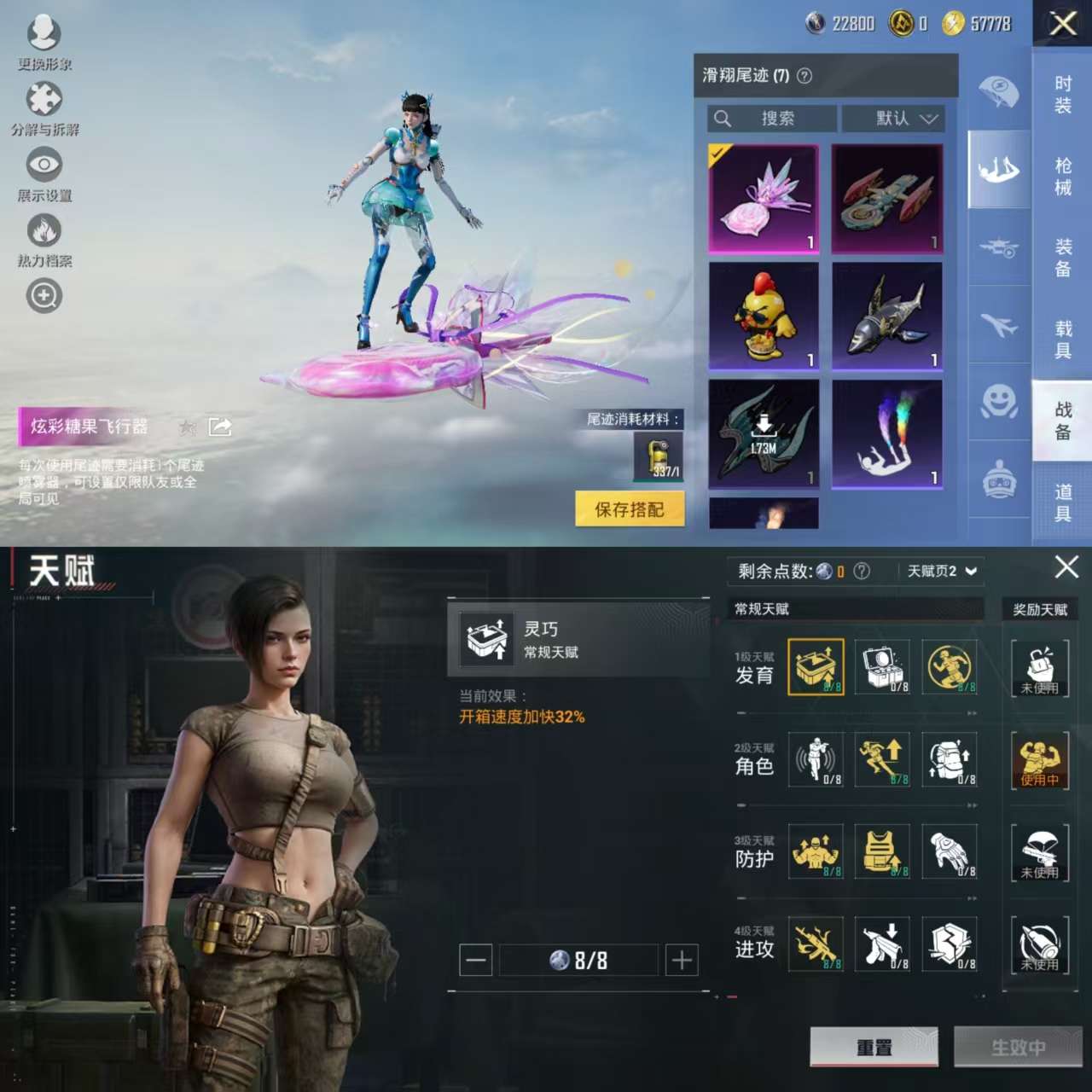Switch to the 时装 tab
1092x1092 pixels.
click(1062, 95)
